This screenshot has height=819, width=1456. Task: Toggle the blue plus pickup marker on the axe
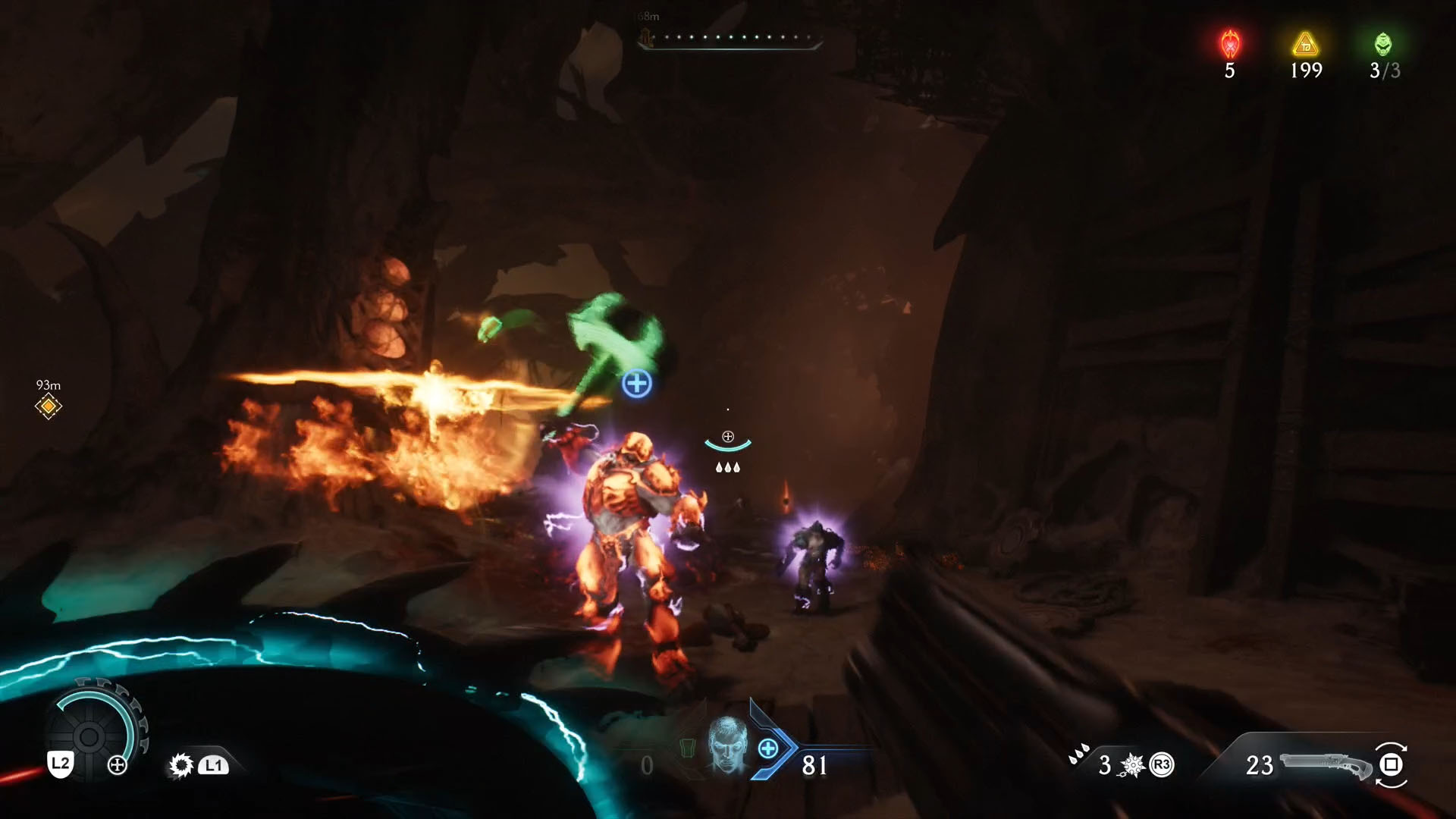pos(637,383)
